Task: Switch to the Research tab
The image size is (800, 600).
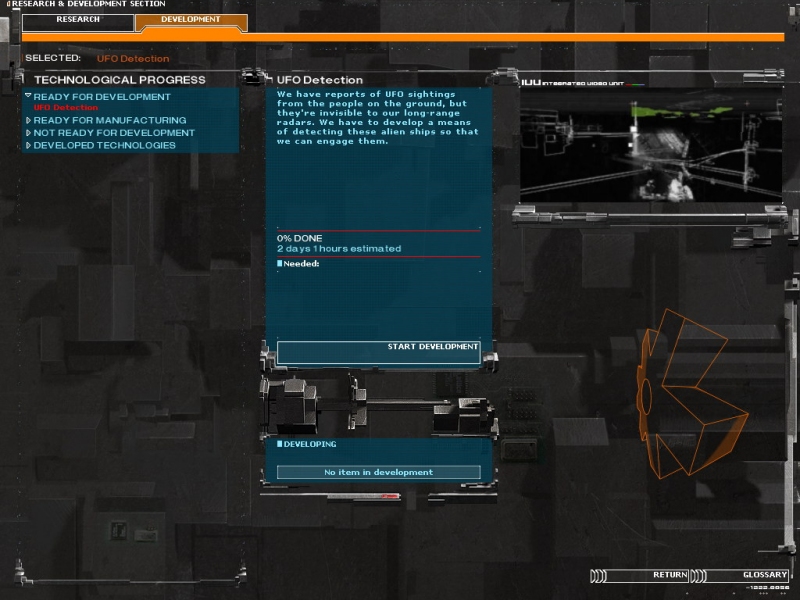Action: [77, 20]
